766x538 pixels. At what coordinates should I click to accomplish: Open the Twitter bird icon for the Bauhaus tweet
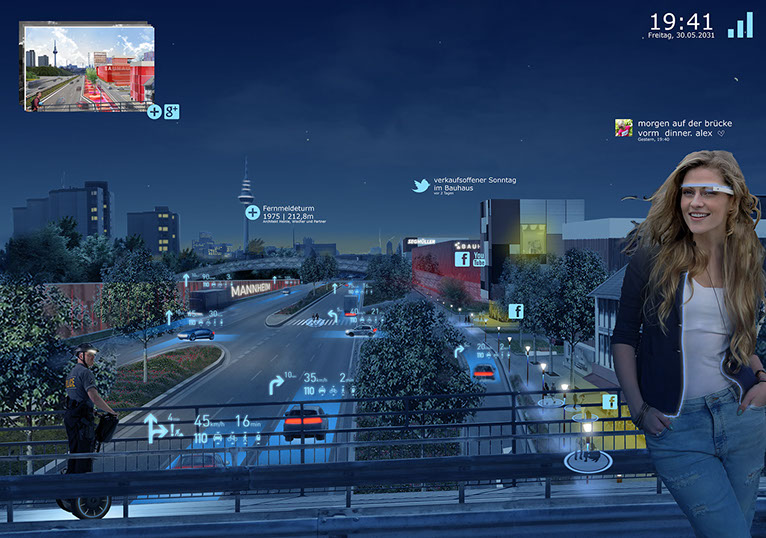point(422,185)
